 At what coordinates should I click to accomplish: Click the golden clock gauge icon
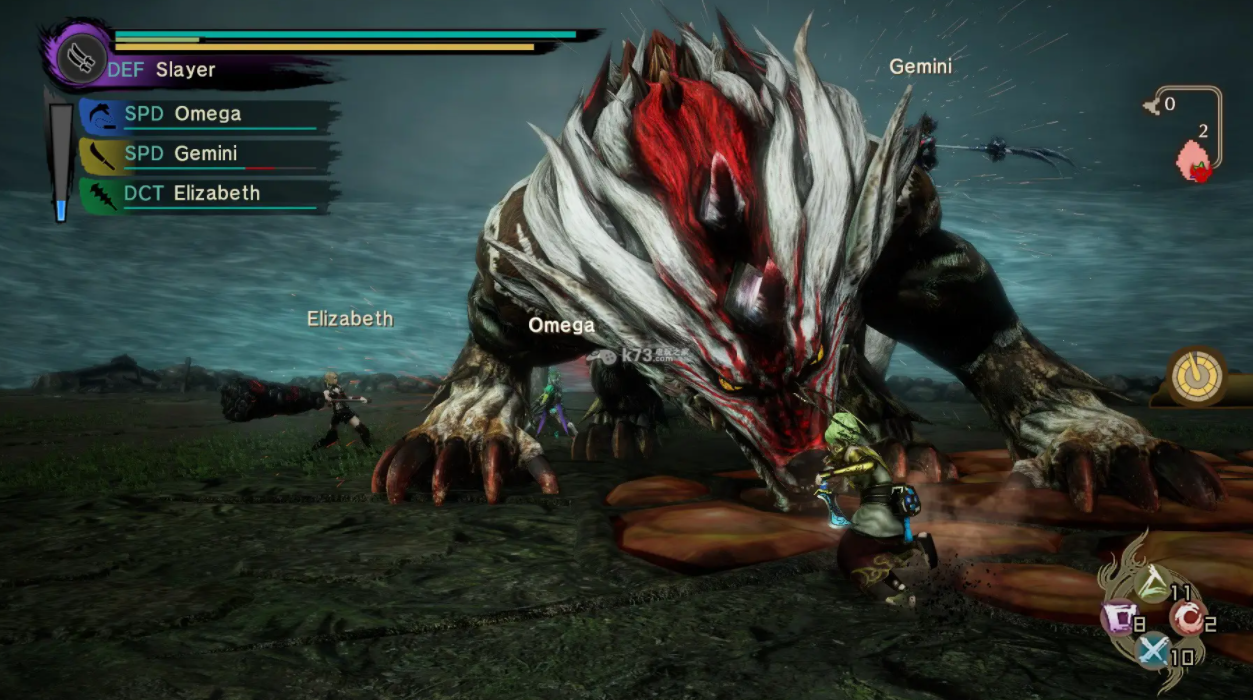(x=1198, y=377)
